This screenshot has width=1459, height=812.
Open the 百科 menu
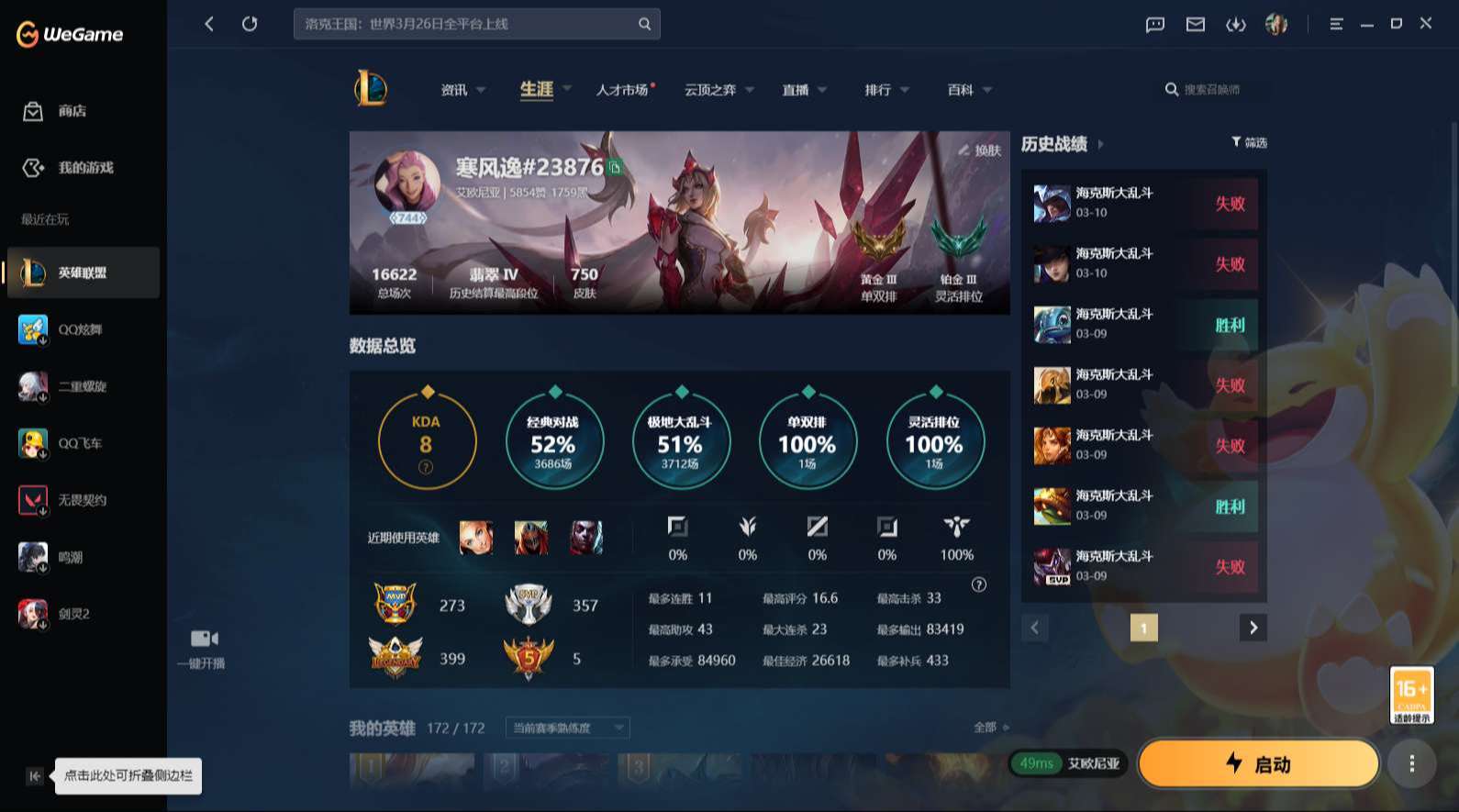coord(960,89)
